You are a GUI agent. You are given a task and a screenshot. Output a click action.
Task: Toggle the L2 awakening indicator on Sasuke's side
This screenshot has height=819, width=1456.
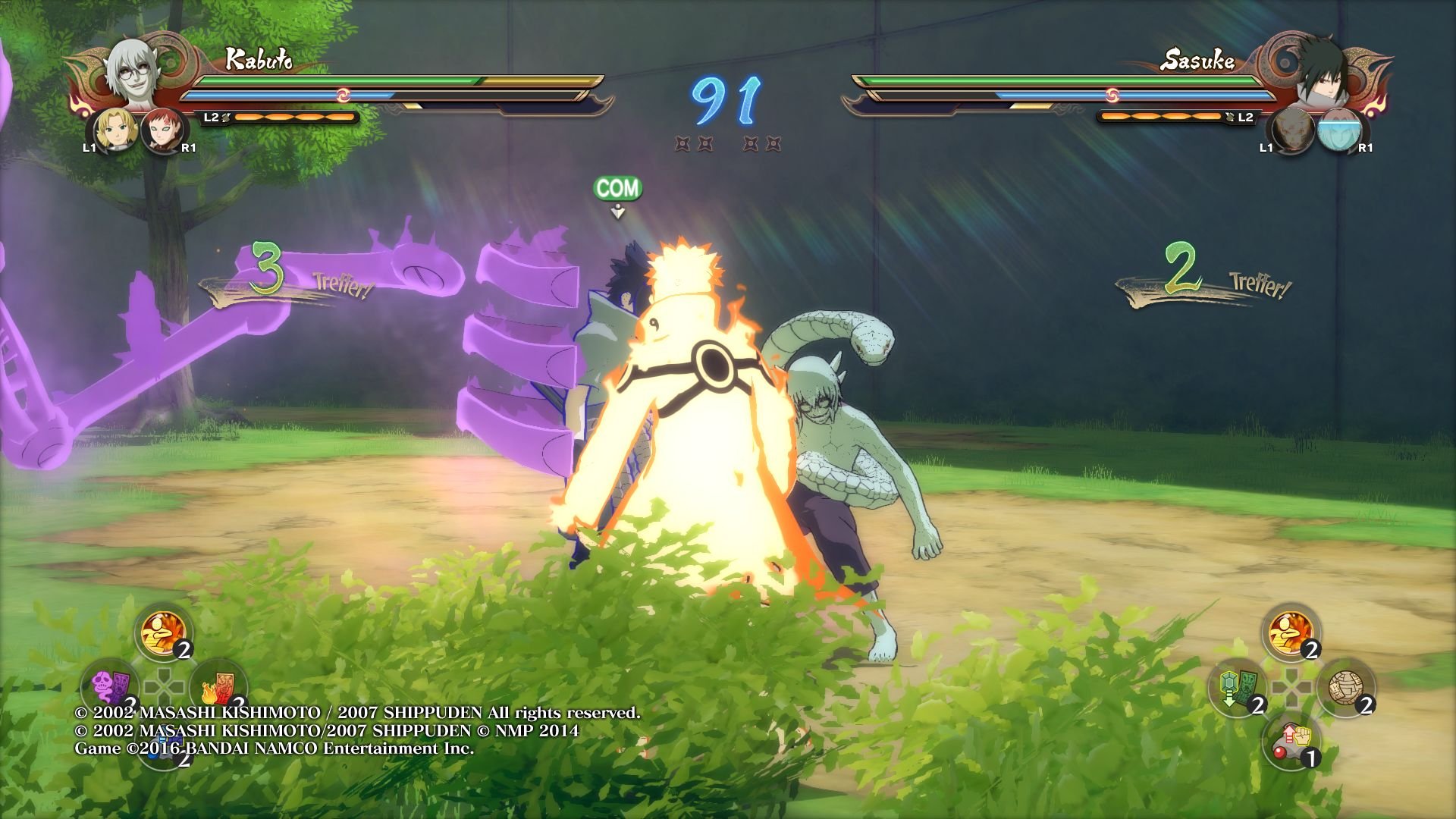pos(1242,118)
